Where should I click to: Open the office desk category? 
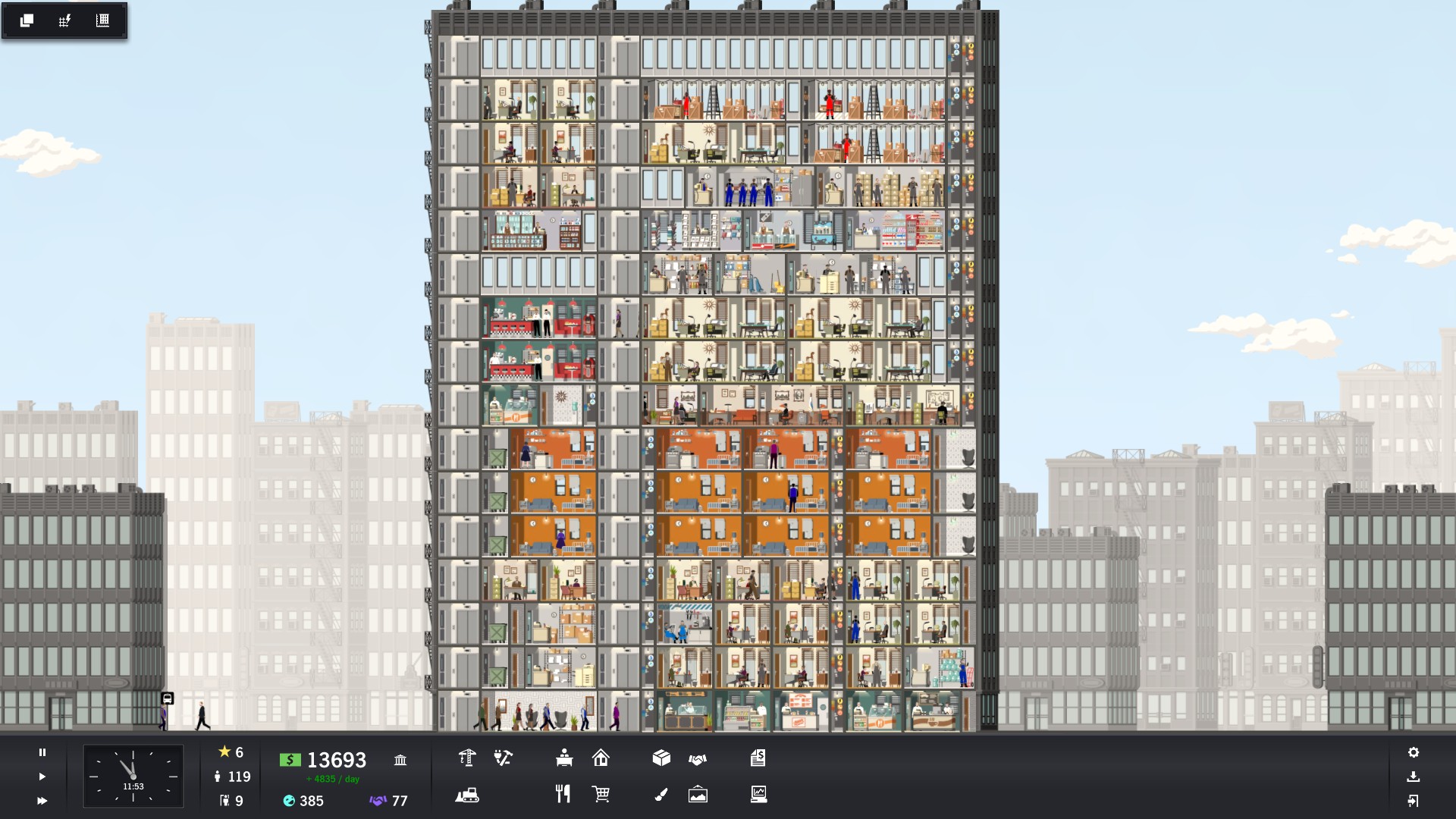click(564, 758)
